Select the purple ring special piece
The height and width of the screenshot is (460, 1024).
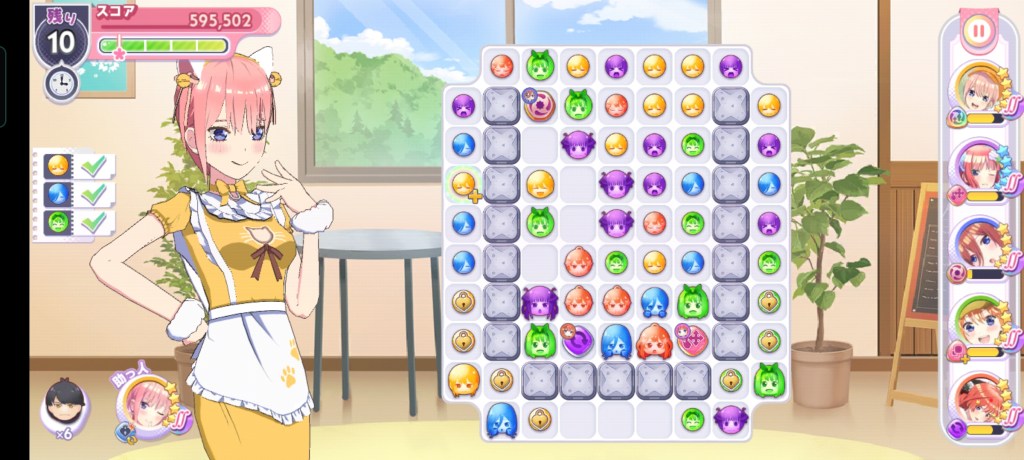point(578,341)
